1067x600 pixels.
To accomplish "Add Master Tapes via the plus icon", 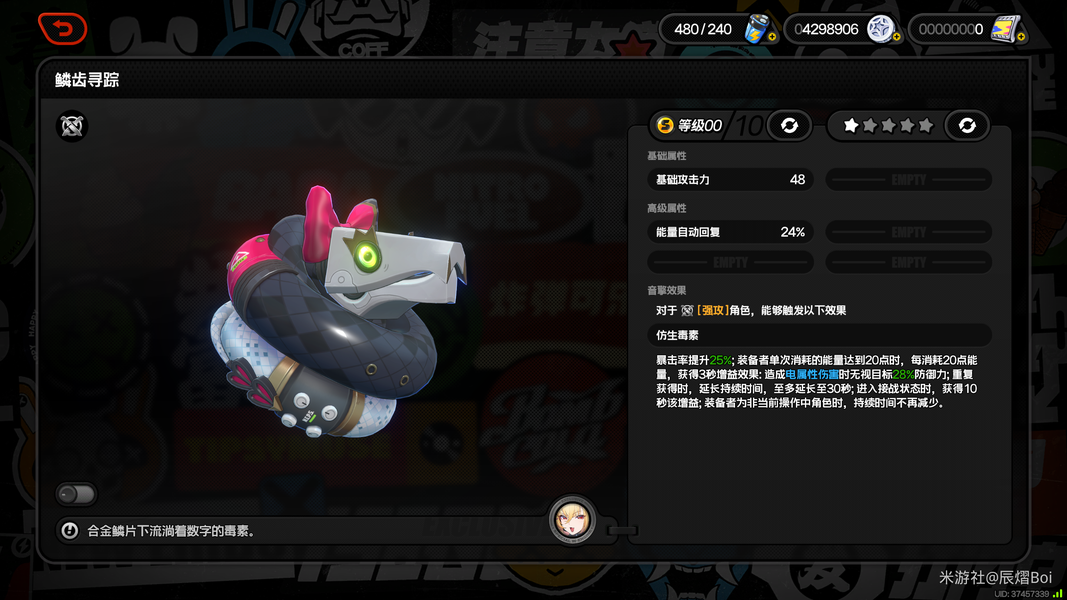I will click(x=1021, y=37).
